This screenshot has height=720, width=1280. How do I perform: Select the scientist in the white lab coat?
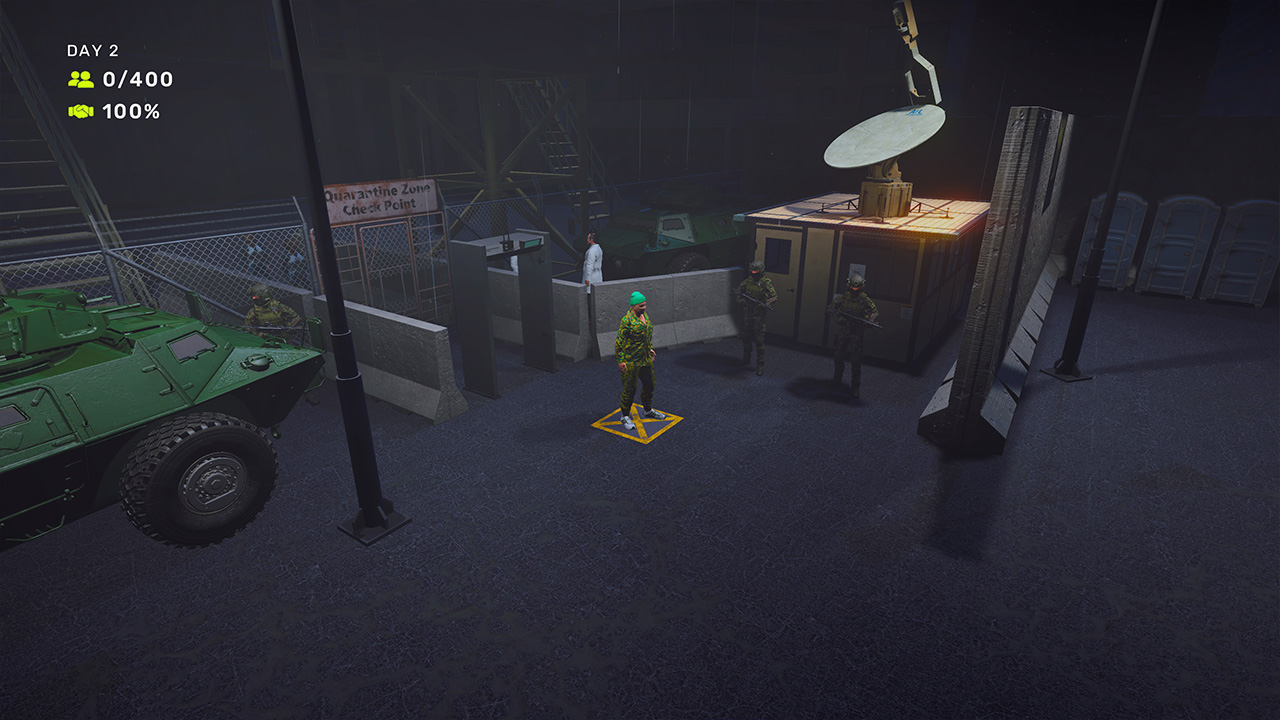(x=592, y=260)
